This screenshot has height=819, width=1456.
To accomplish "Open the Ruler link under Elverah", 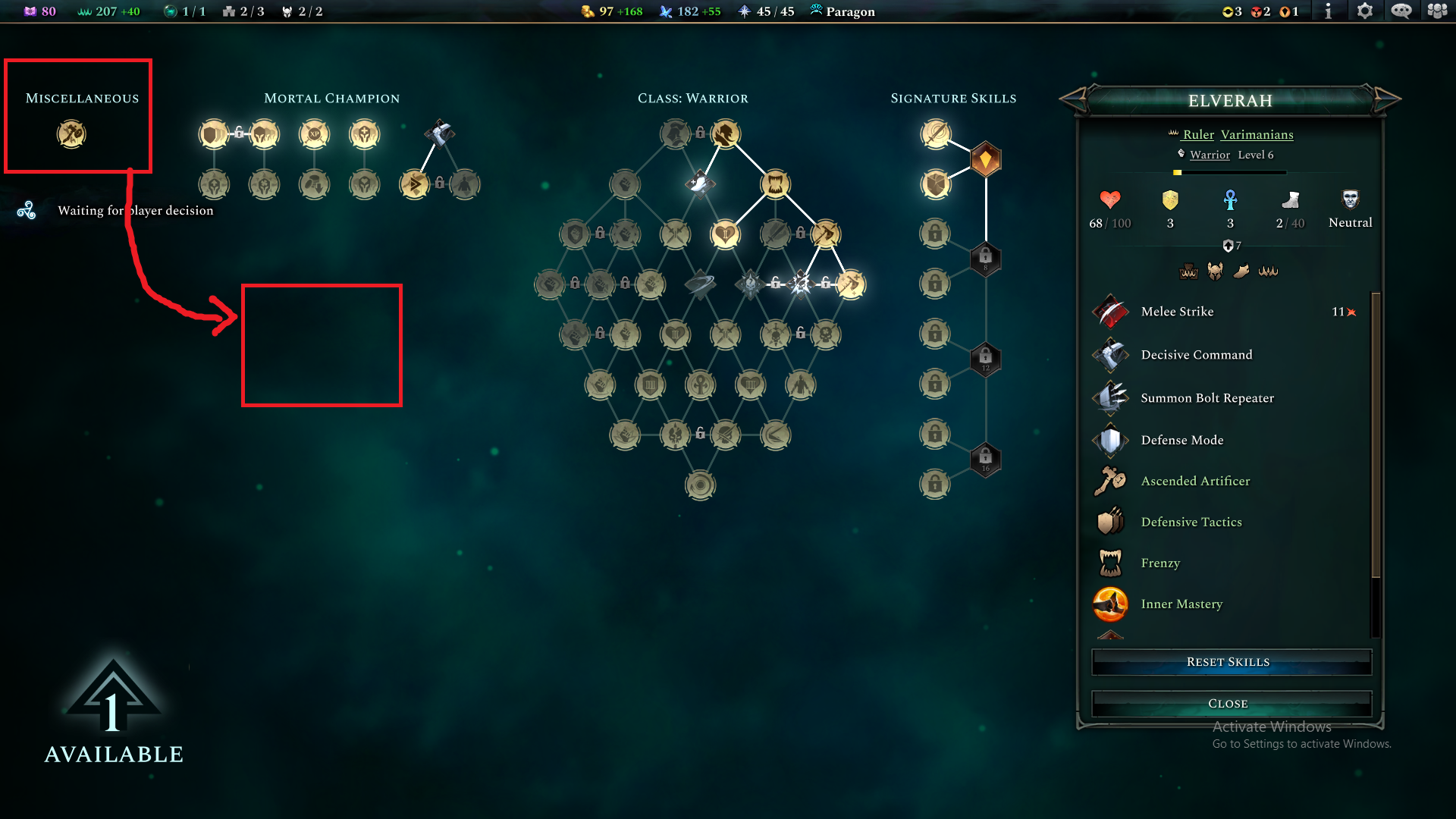I will (1197, 134).
